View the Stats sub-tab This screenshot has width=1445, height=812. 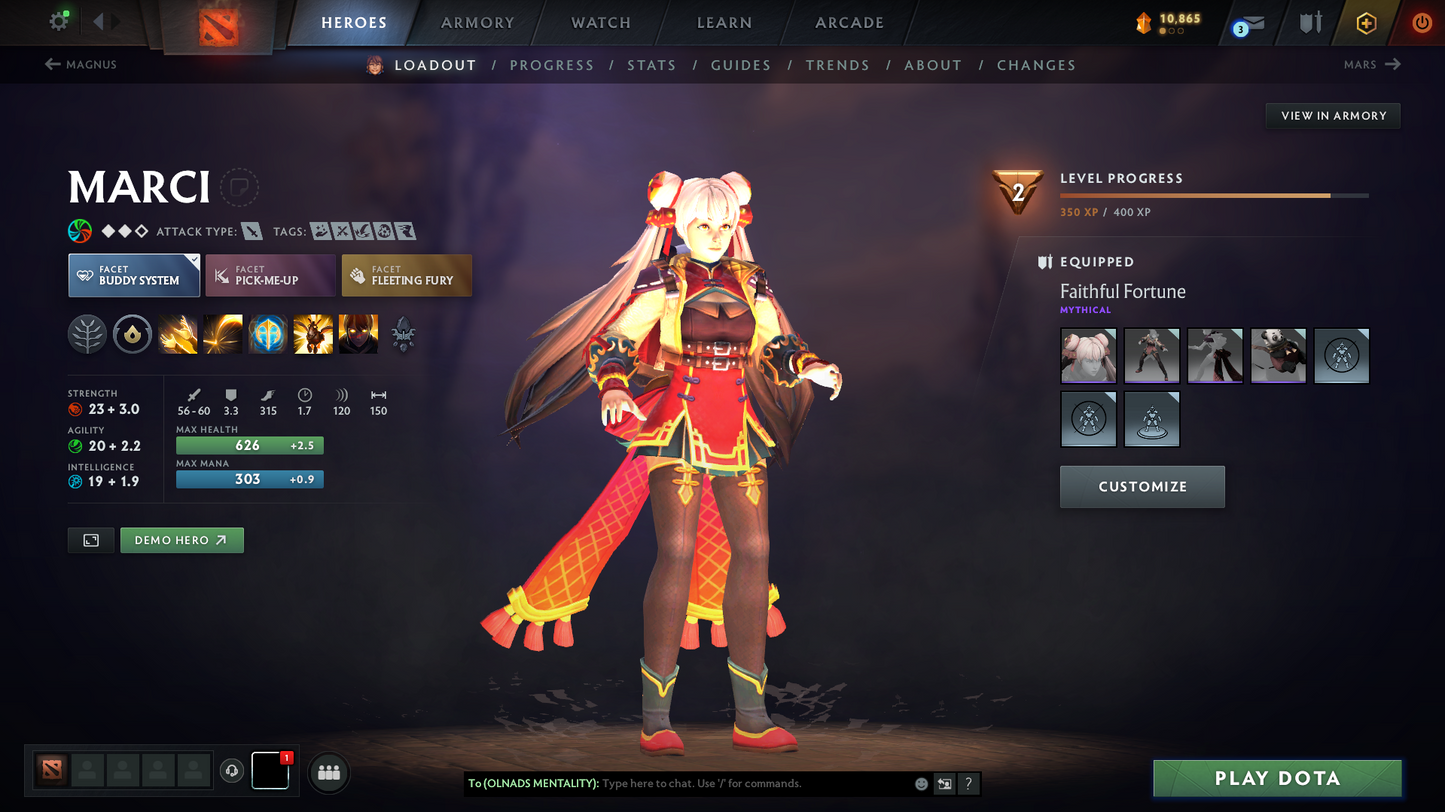pyautogui.click(x=651, y=65)
